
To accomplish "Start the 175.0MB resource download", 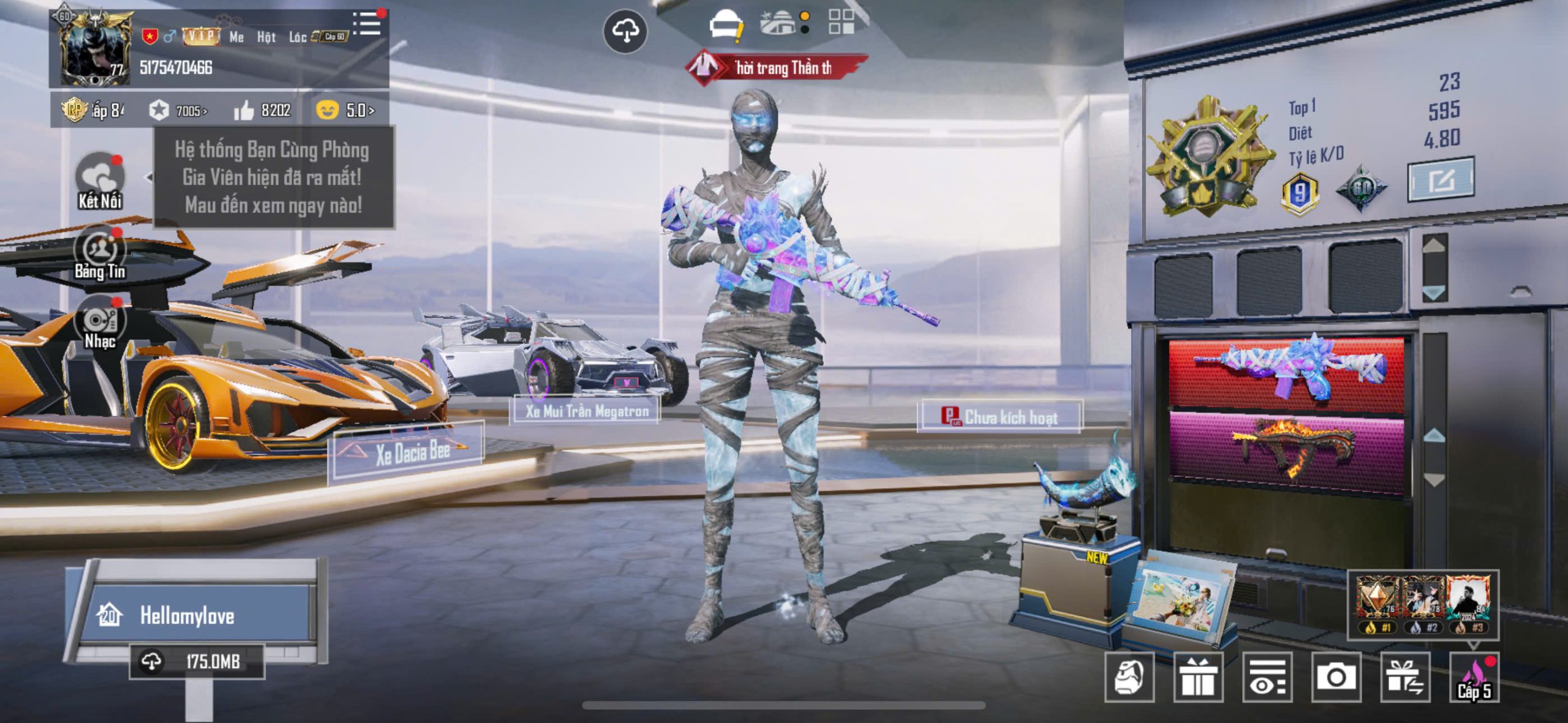I will point(197,661).
